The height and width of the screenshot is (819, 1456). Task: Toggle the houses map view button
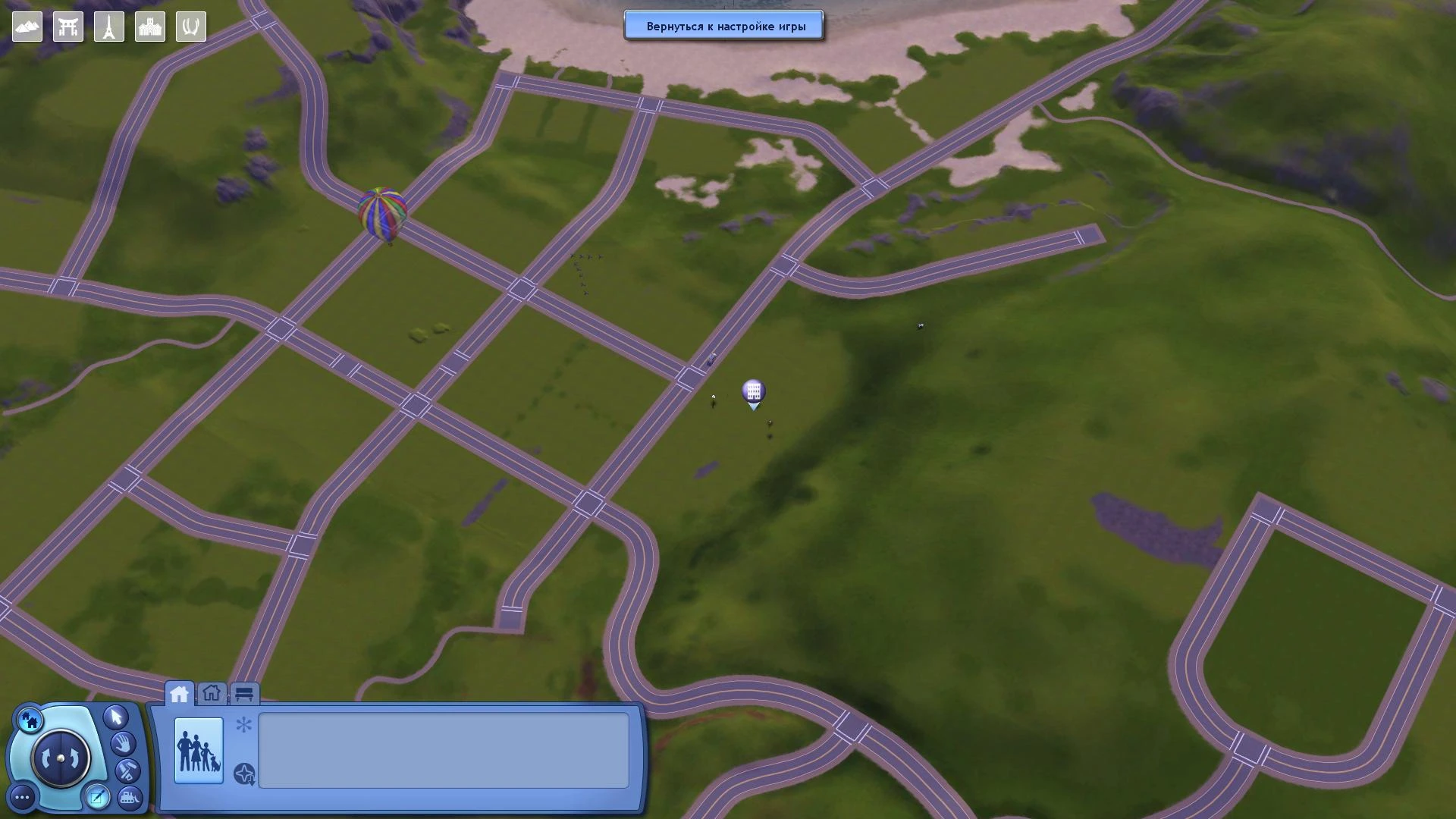coord(30,720)
